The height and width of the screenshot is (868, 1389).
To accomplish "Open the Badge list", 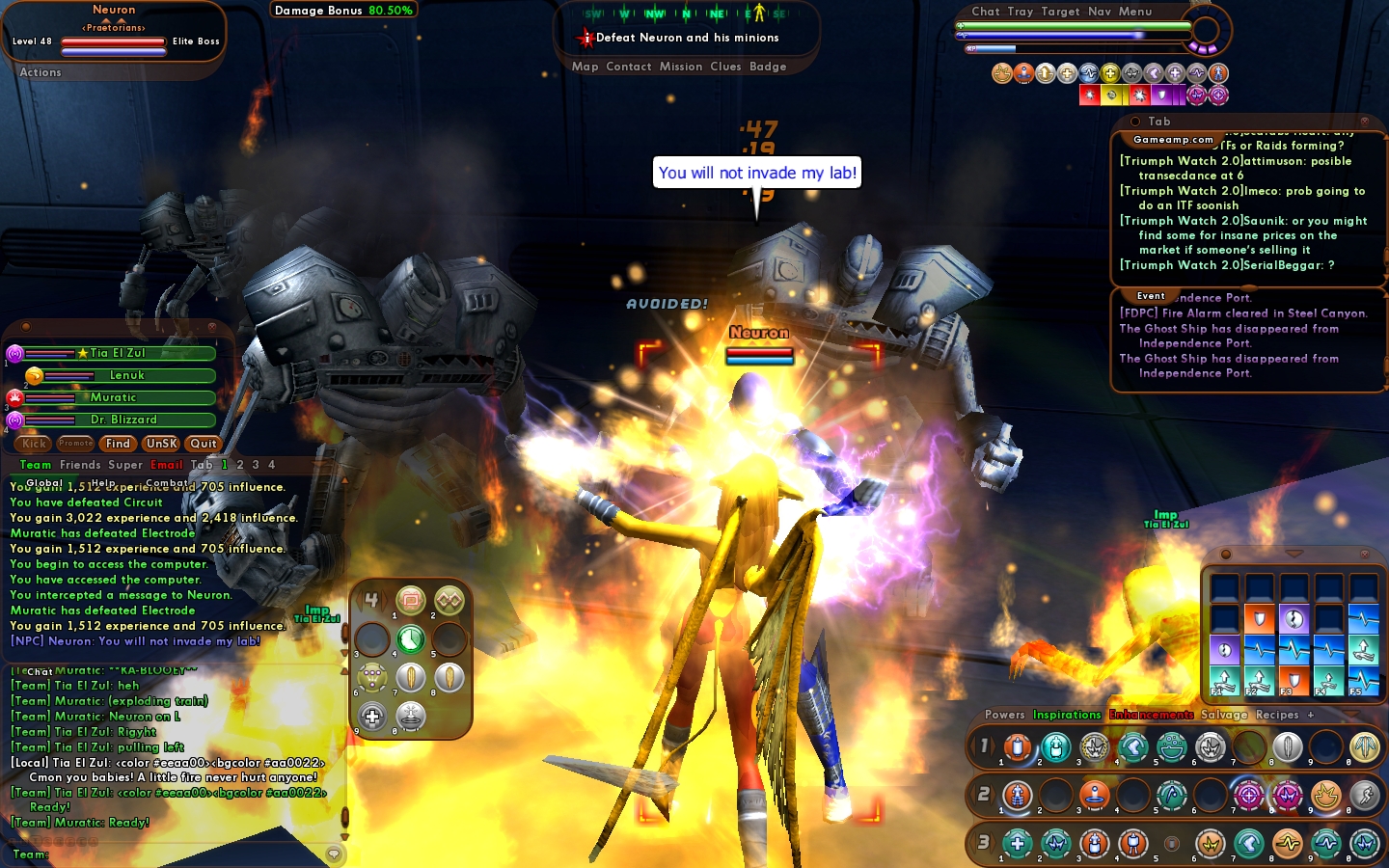I will pos(768,67).
